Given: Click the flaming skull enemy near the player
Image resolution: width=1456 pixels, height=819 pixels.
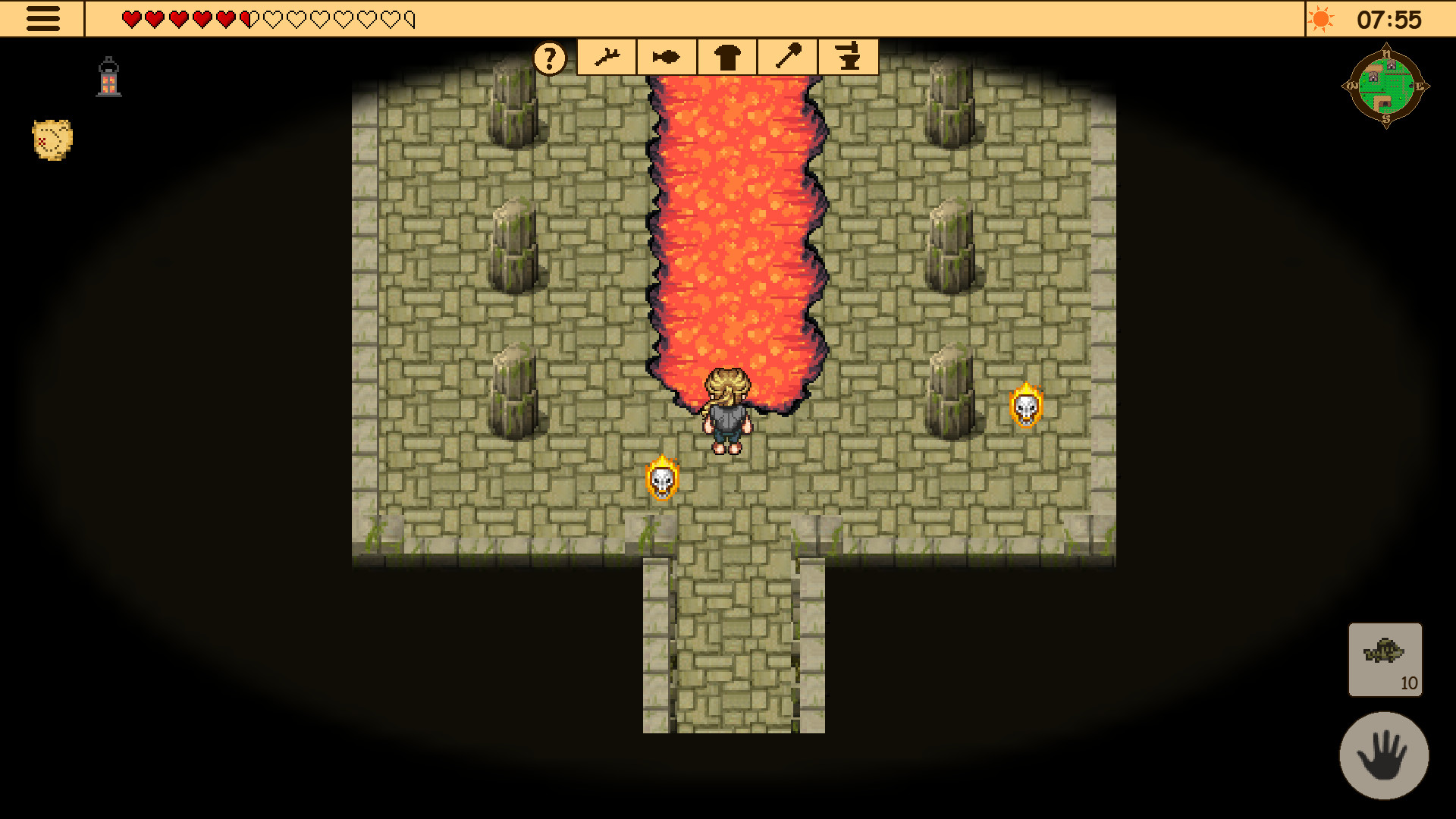Looking at the screenshot, I should 663,478.
